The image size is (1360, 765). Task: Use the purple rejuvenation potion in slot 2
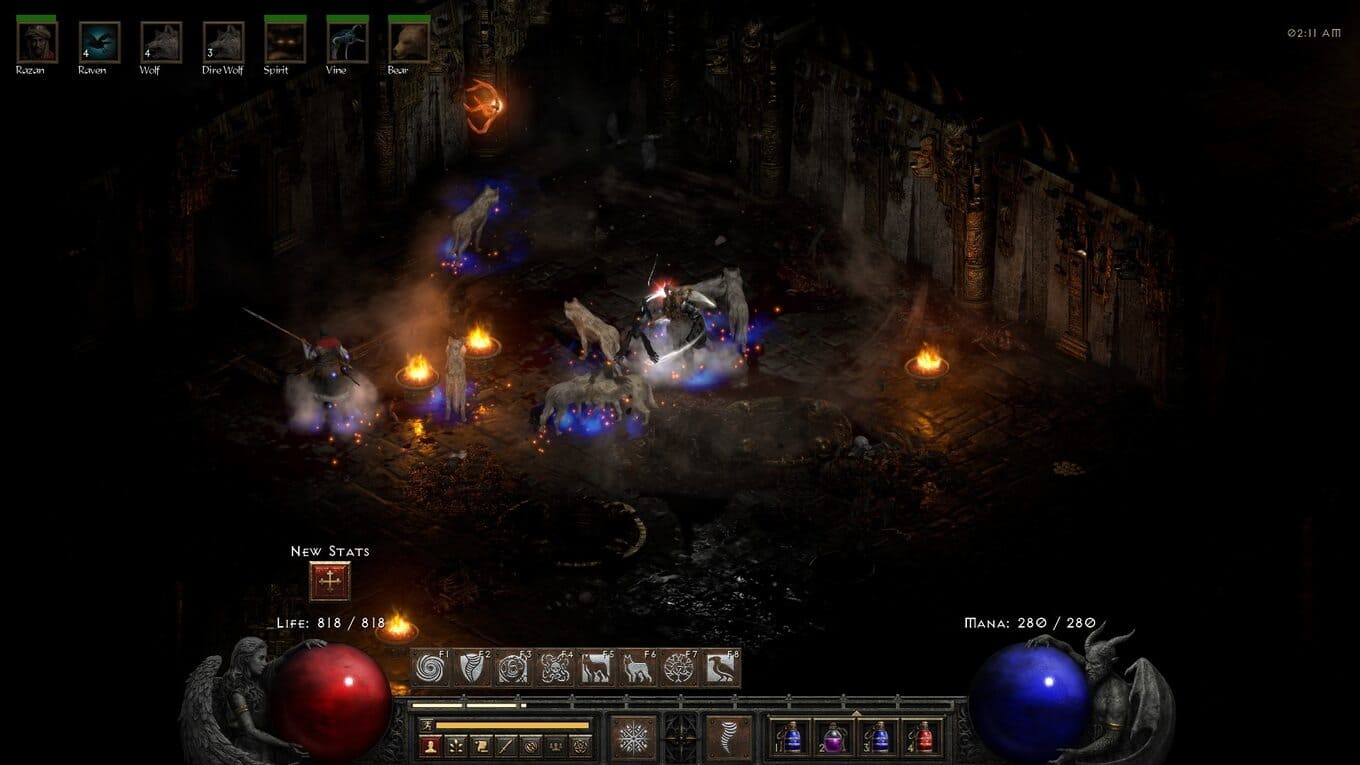tap(834, 738)
